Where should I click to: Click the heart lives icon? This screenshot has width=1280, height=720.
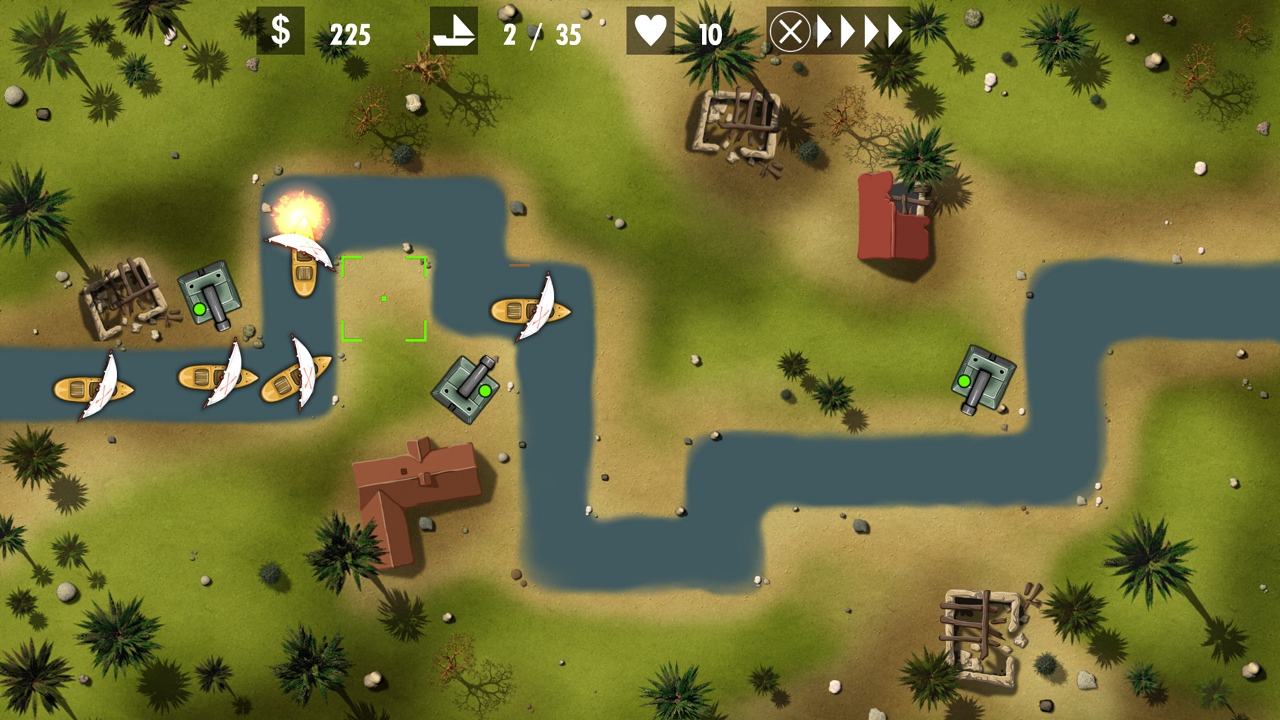pos(651,31)
